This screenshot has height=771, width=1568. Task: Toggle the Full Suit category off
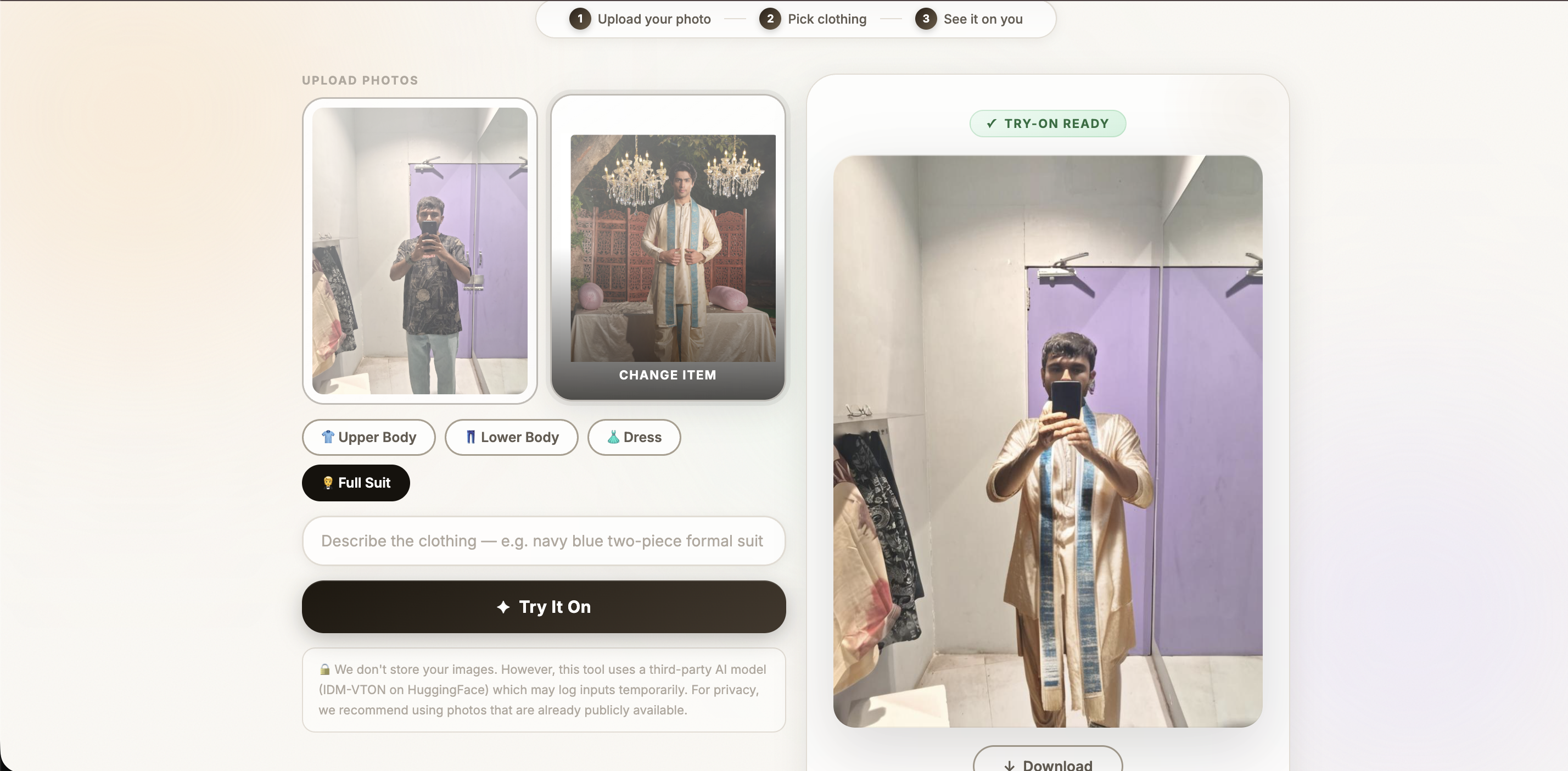click(355, 483)
